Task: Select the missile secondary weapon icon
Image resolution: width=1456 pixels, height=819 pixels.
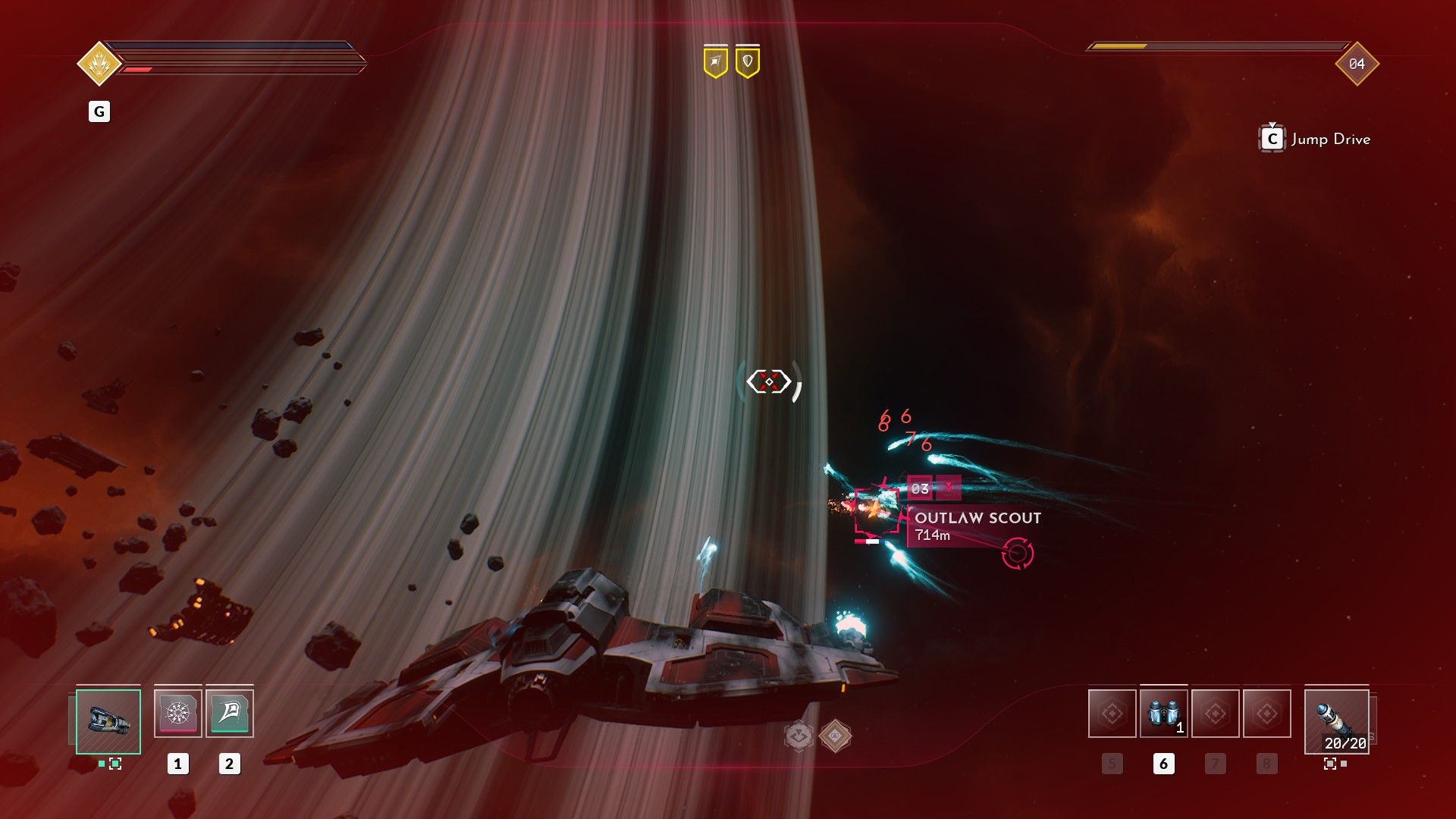Action: (1337, 720)
